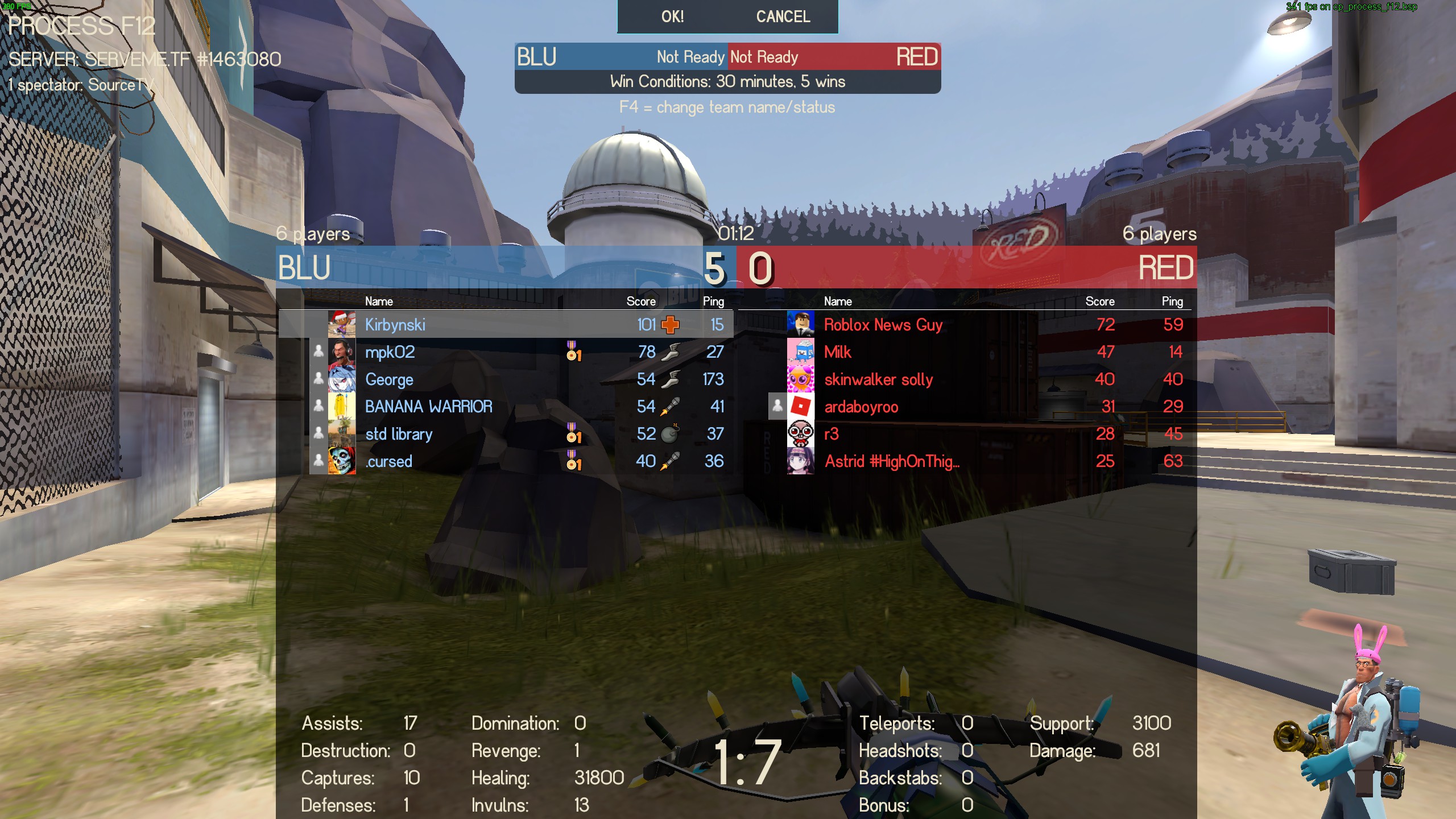Open Roblox News Guy's avatar thumbnail
This screenshot has height=819, width=1456.
(801, 325)
